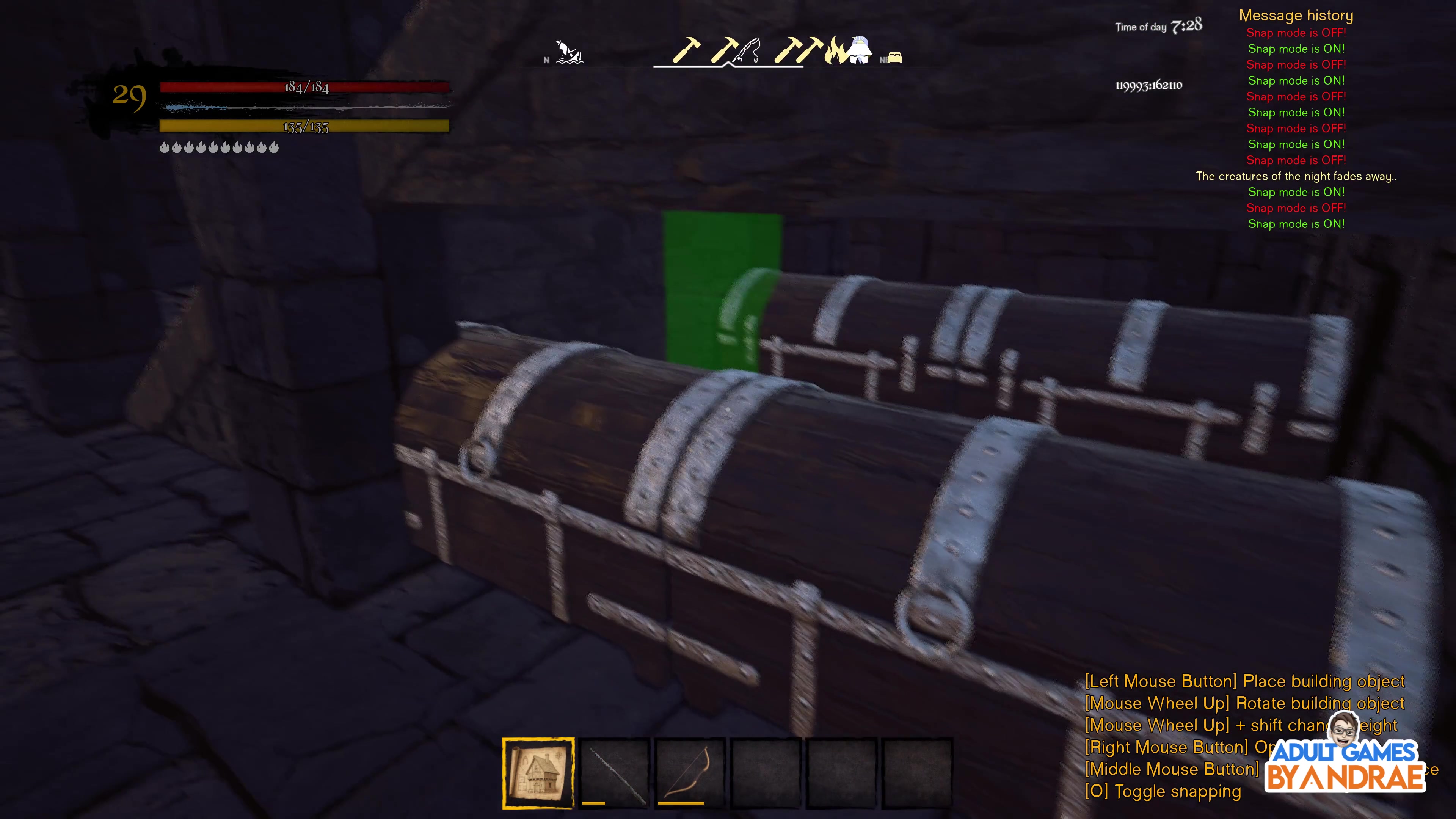Open the Message history panel header
Viewport: 1456px width, 819px height.
(x=1296, y=15)
